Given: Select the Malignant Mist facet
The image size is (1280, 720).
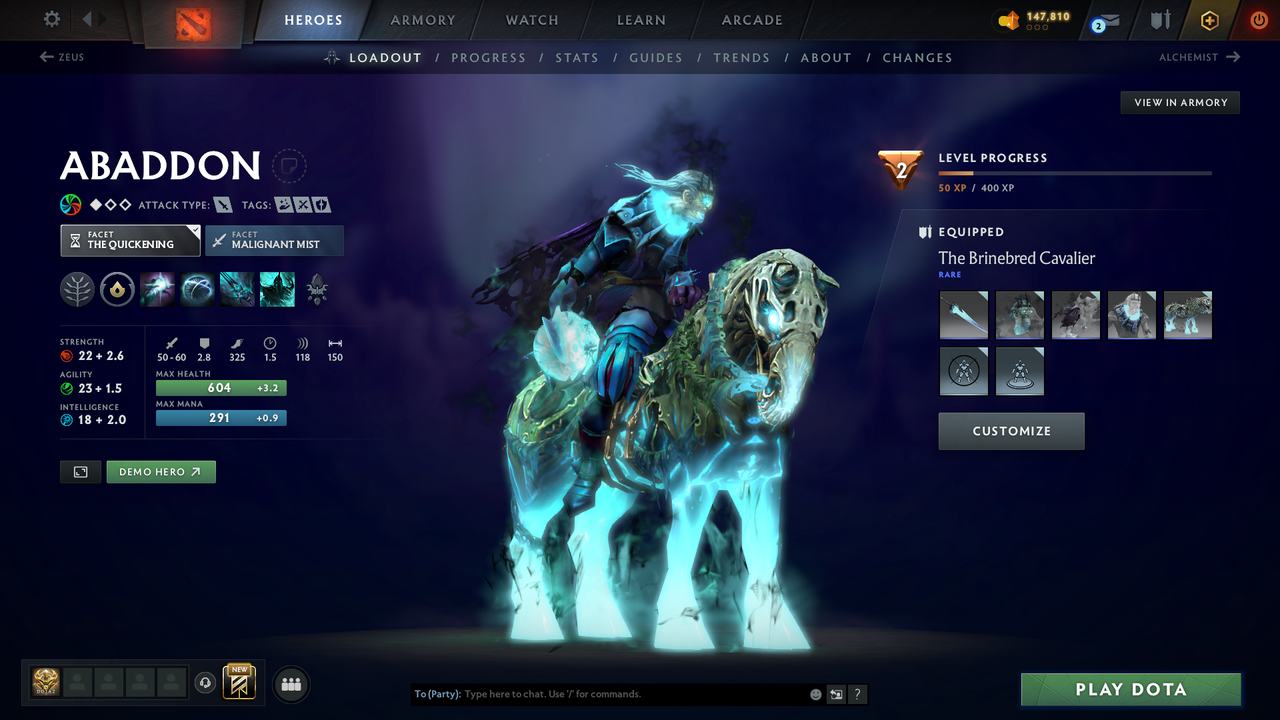Looking at the screenshot, I should [x=274, y=240].
